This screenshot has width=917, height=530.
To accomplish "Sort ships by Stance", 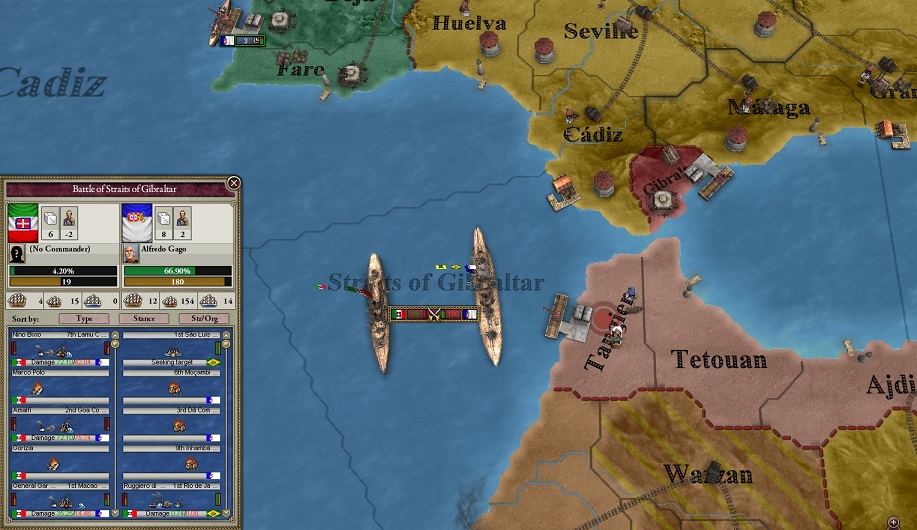I will click(144, 318).
